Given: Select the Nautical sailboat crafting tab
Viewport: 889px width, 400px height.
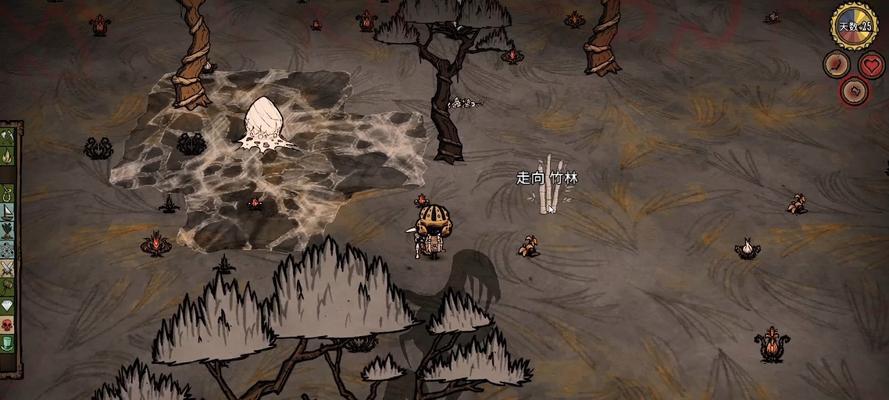Looking at the screenshot, I should click(x=9, y=194).
